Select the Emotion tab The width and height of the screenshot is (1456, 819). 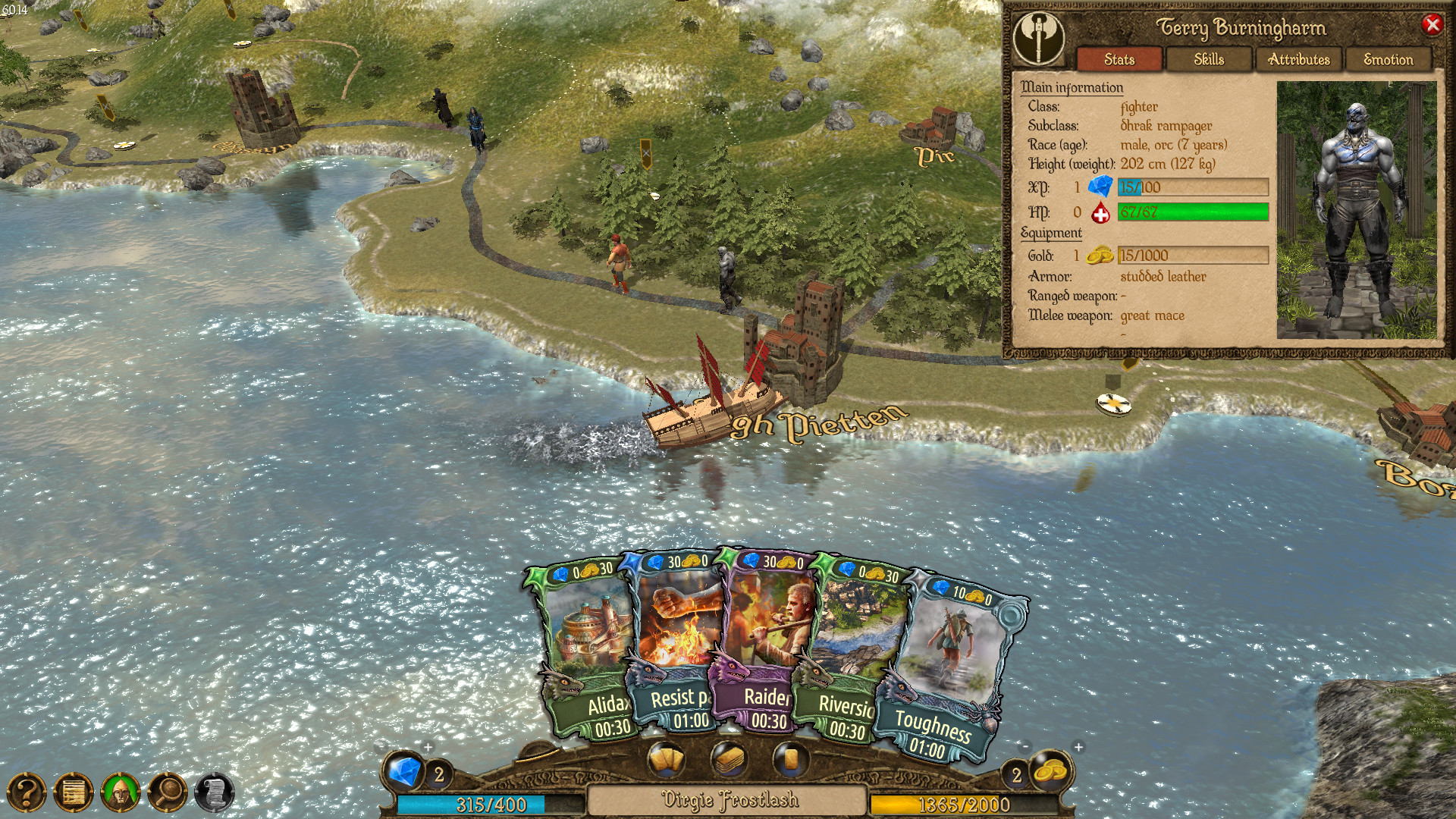(1389, 60)
